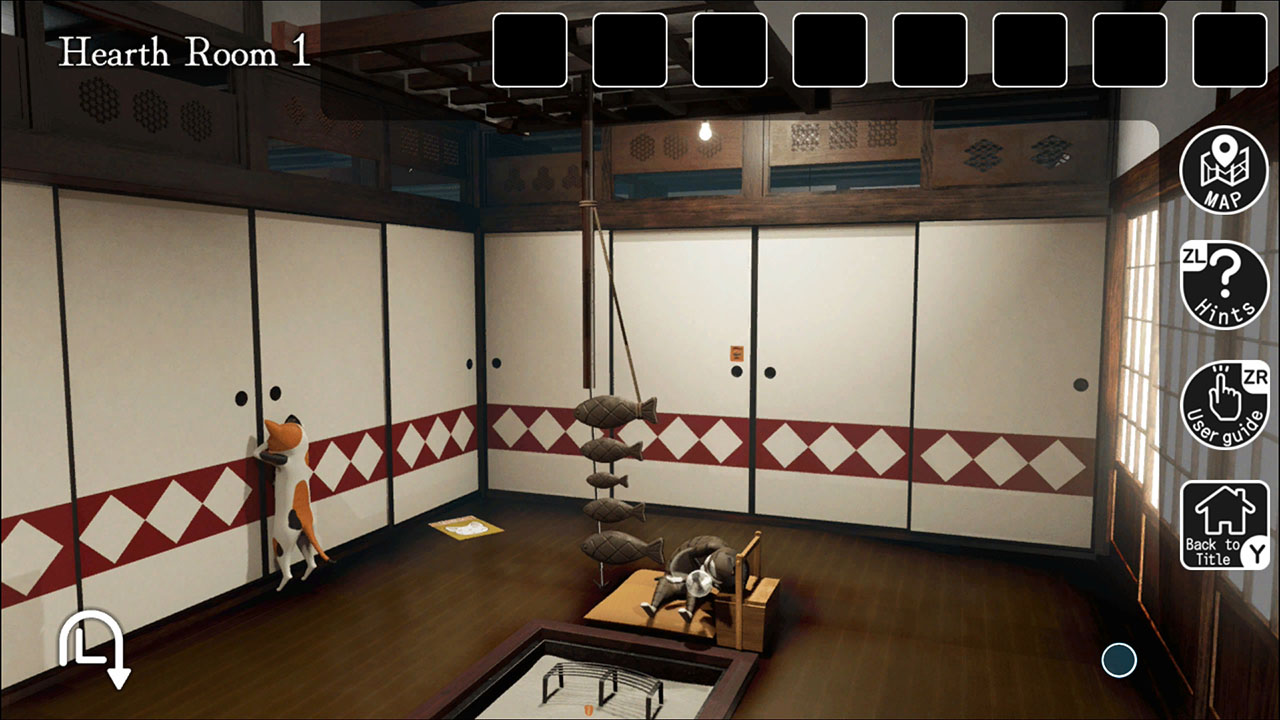The image size is (1280, 720).
Task: Select Back to Title
Action: pyautogui.click(x=1223, y=521)
